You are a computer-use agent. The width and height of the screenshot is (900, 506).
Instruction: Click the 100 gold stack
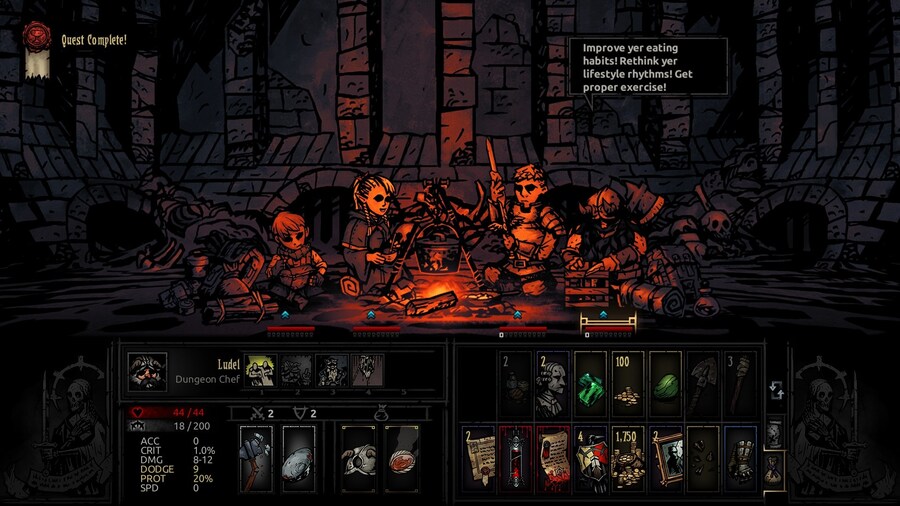pyautogui.click(x=628, y=385)
